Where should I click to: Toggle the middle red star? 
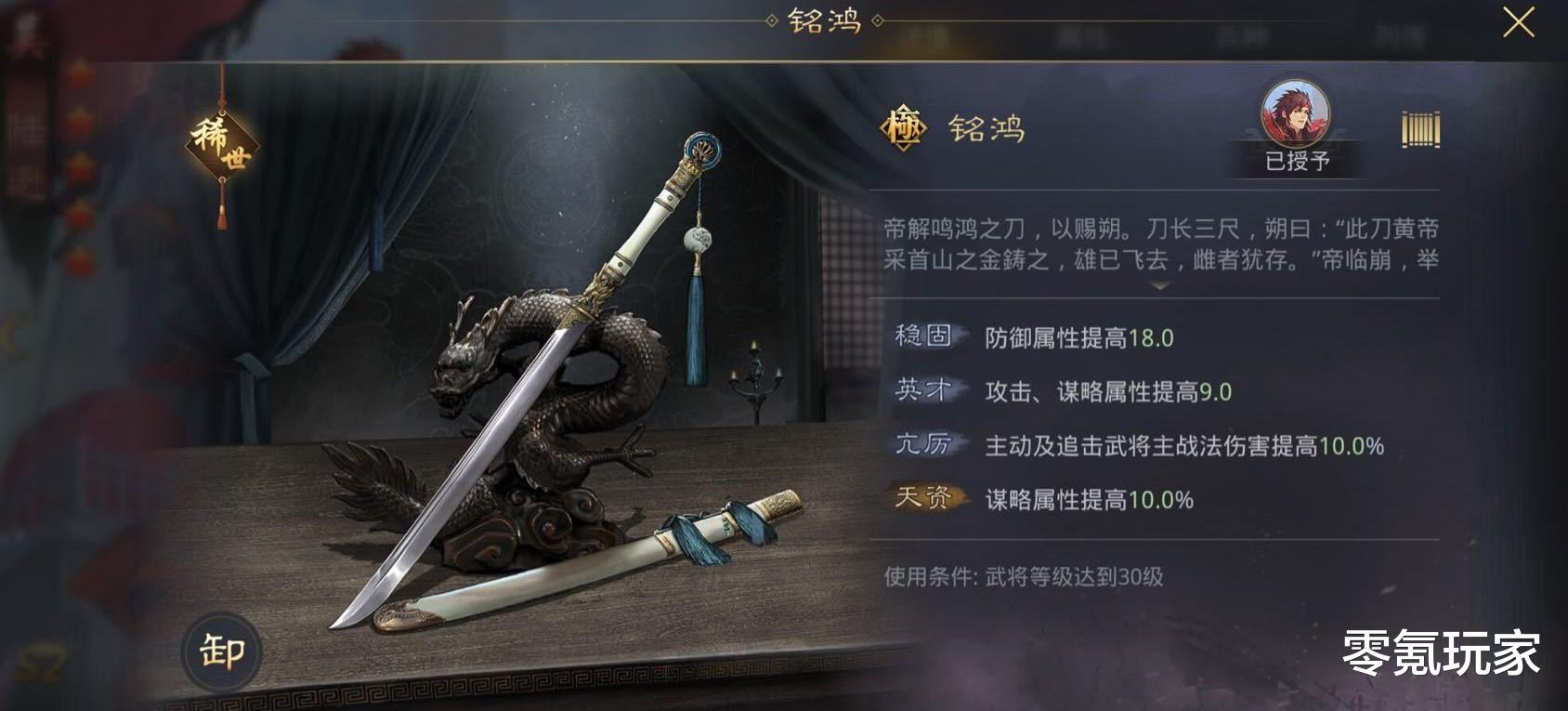[83, 165]
